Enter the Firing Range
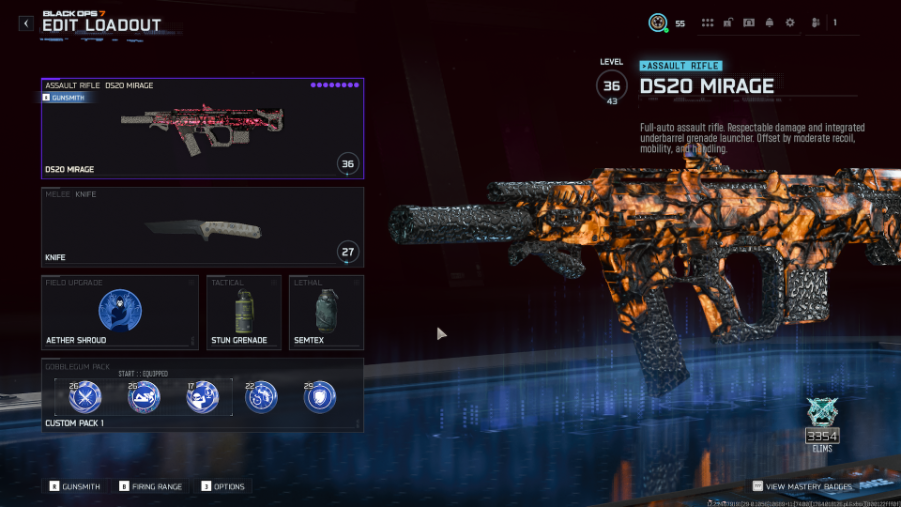Screen dimensions: 901x507 click(151, 487)
